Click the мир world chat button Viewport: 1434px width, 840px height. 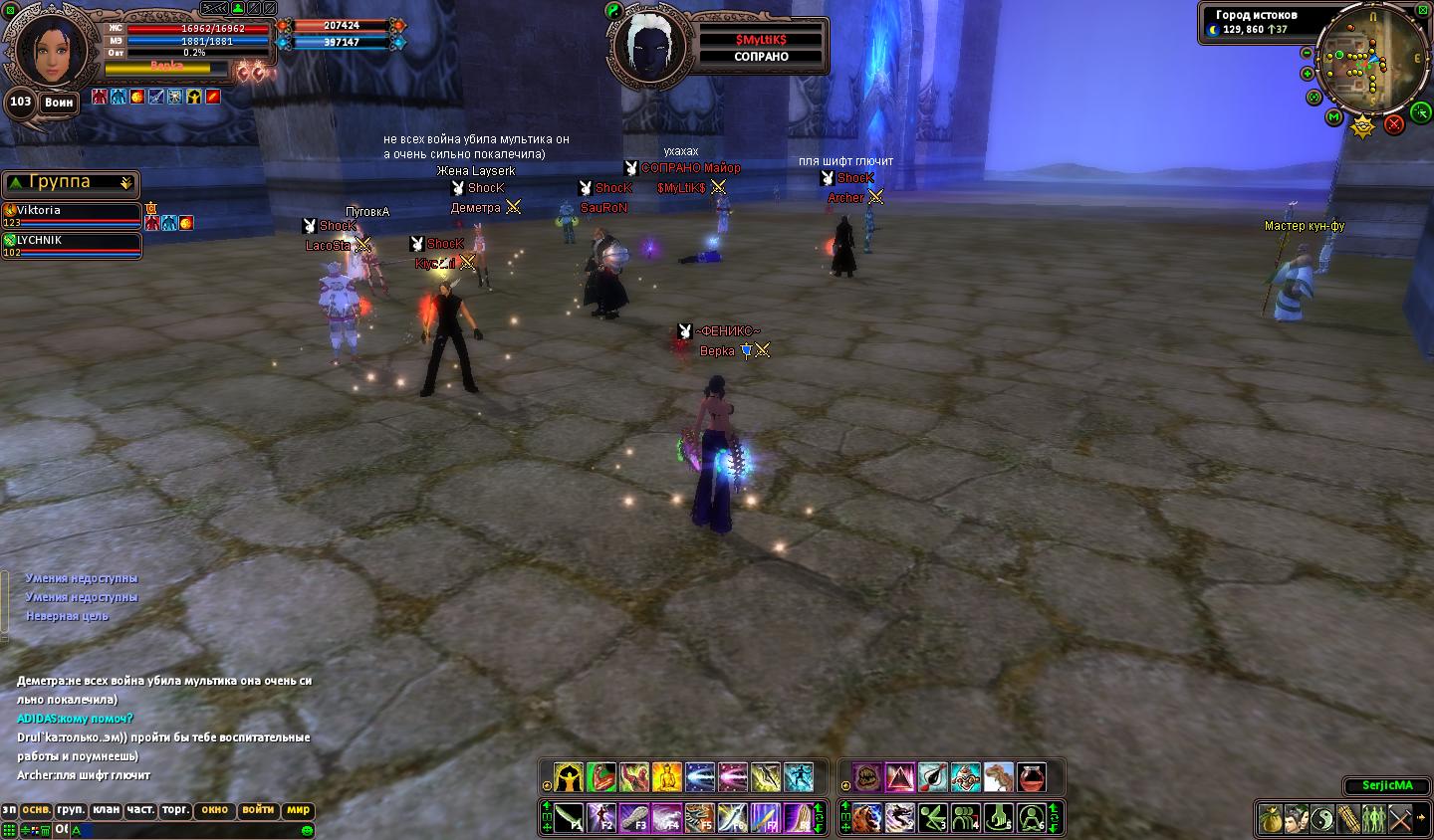(x=298, y=810)
